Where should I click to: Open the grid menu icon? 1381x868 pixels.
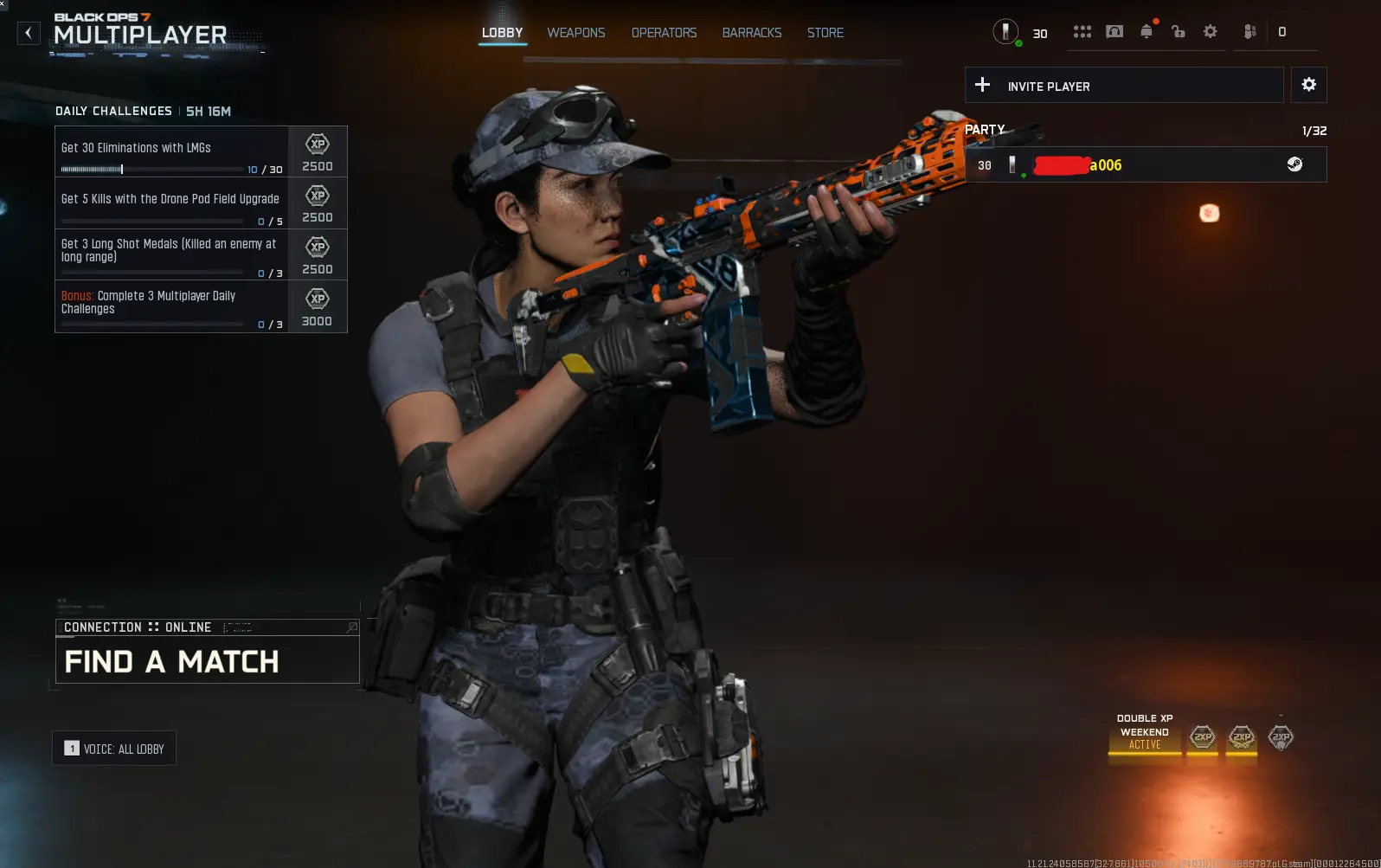click(1082, 32)
